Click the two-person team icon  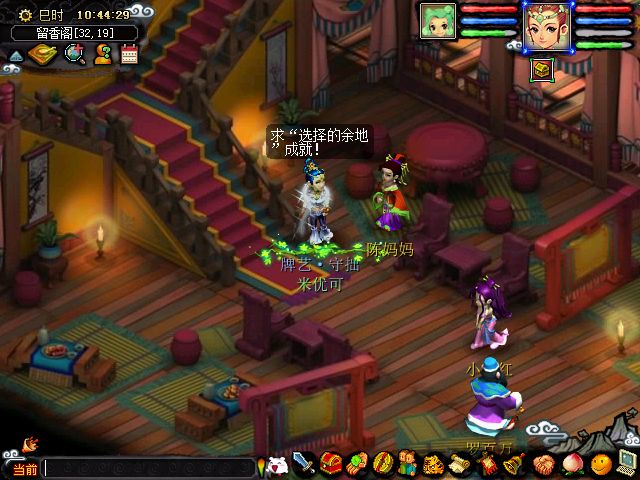pyautogui.click(x=408, y=465)
